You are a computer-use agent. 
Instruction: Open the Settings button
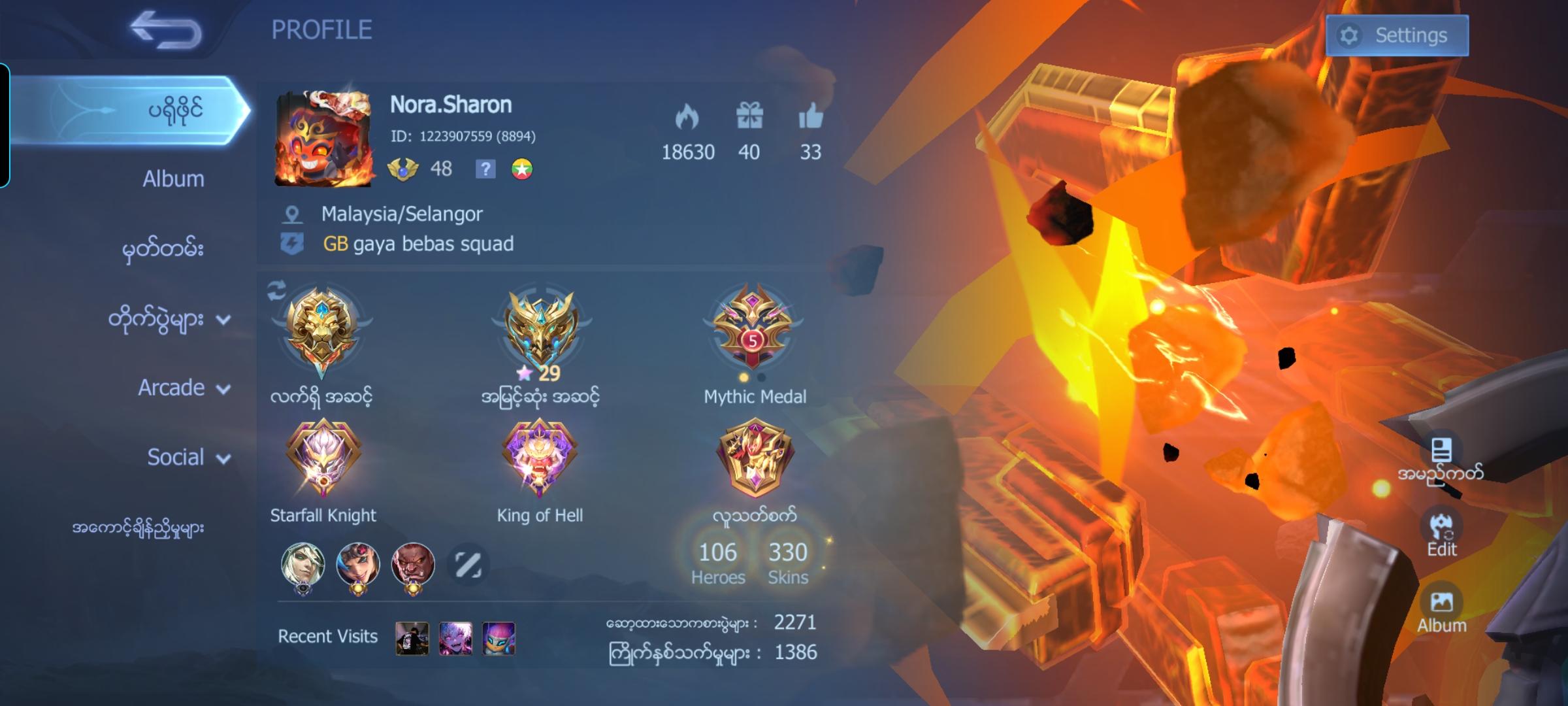pos(1397,35)
